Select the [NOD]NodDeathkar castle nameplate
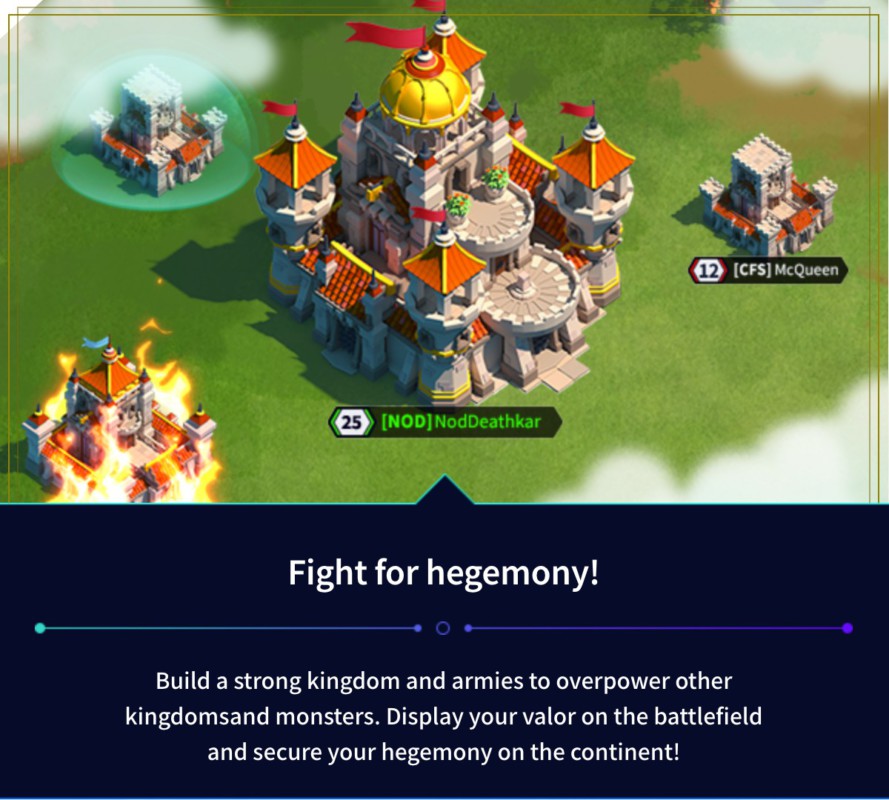 click(446, 422)
